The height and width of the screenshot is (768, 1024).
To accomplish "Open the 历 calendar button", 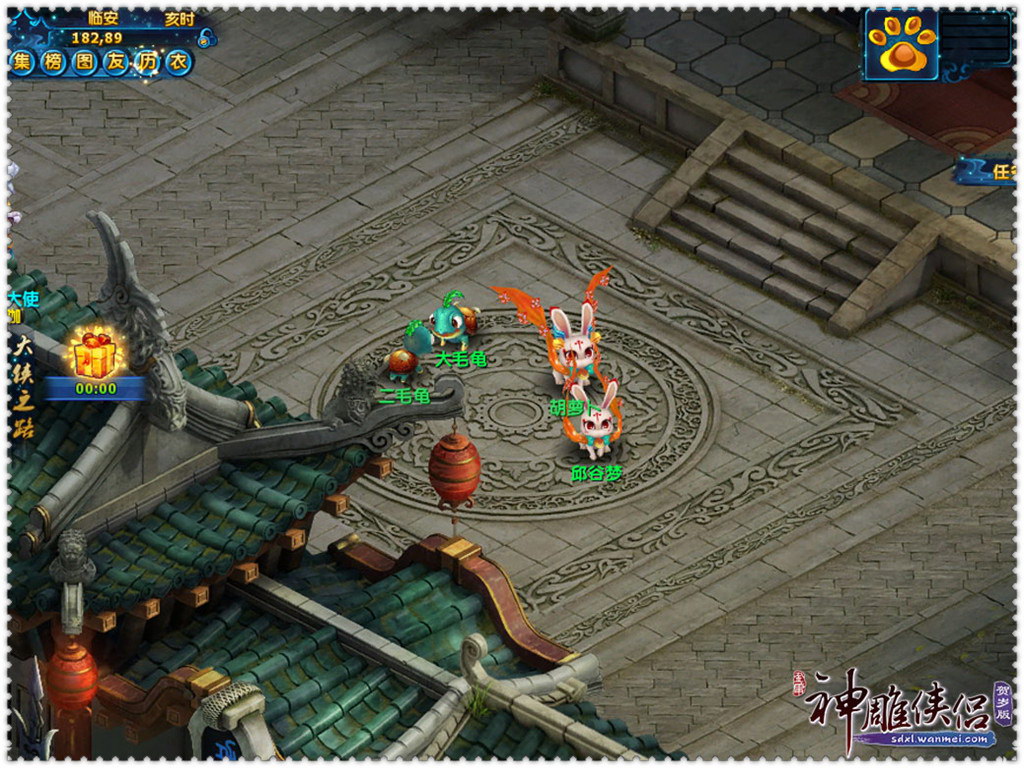I will (147, 63).
